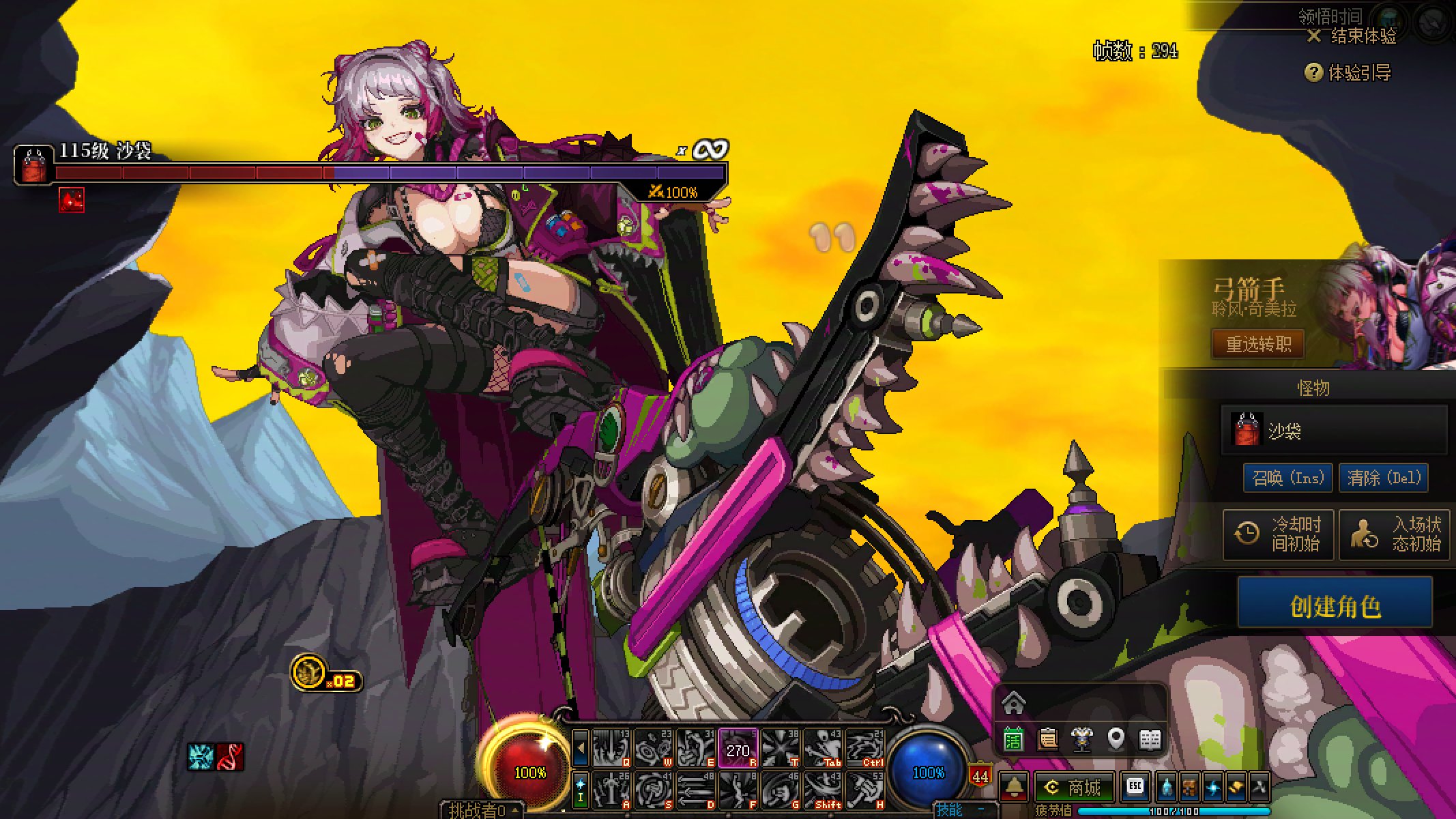Use the skill bound to Q
Image resolution: width=1456 pixels, height=819 pixels.
[x=611, y=749]
